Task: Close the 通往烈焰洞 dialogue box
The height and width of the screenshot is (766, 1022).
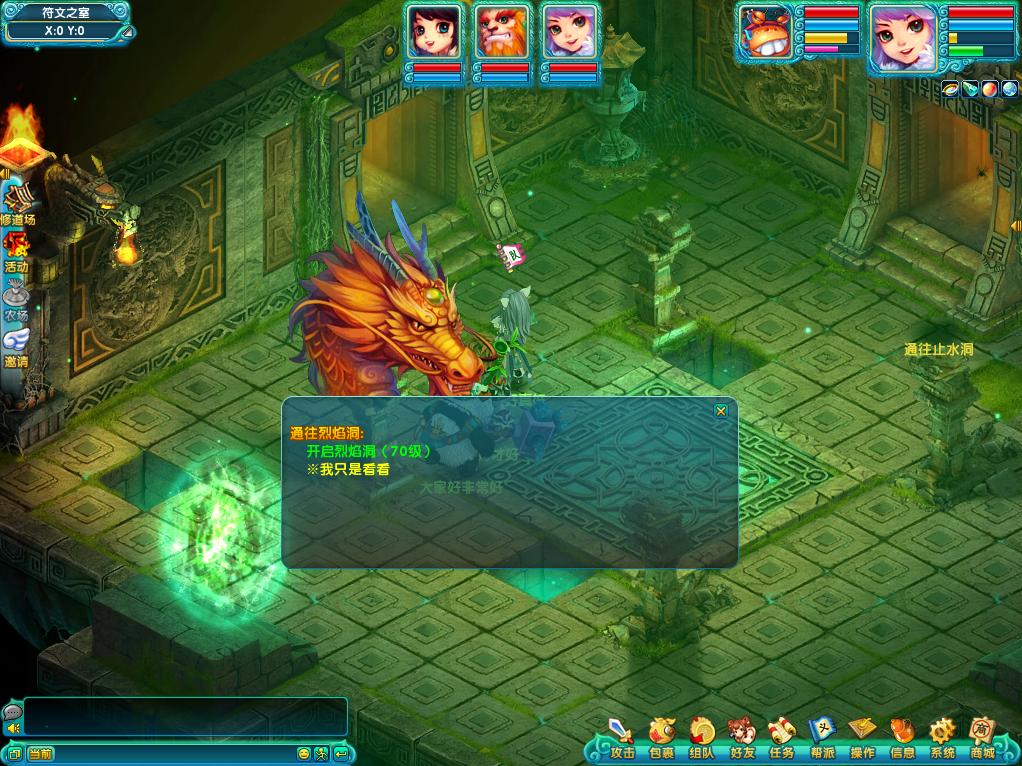Action: pyautogui.click(x=721, y=410)
